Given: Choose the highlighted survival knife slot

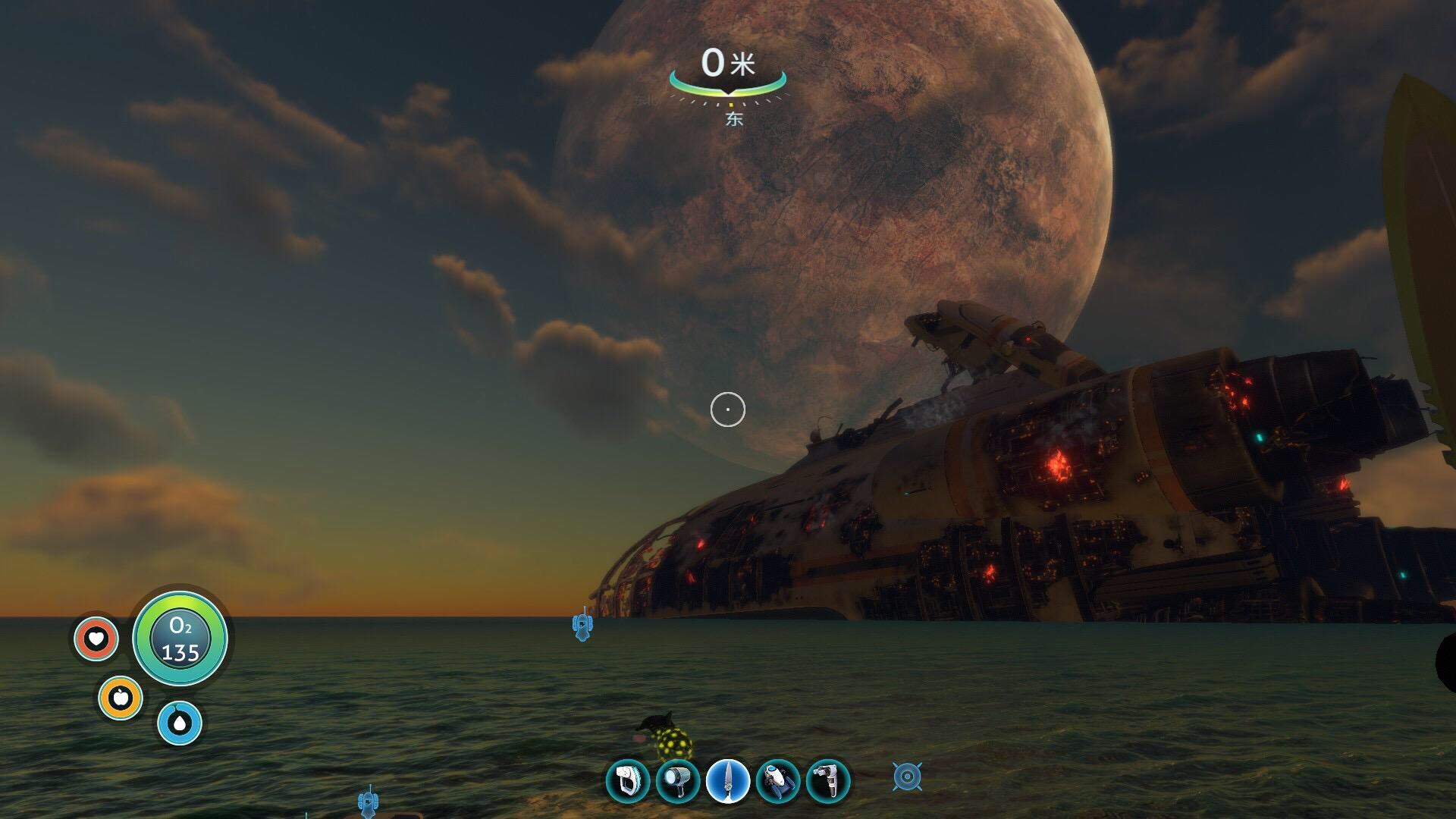Looking at the screenshot, I should pos(728,781).
